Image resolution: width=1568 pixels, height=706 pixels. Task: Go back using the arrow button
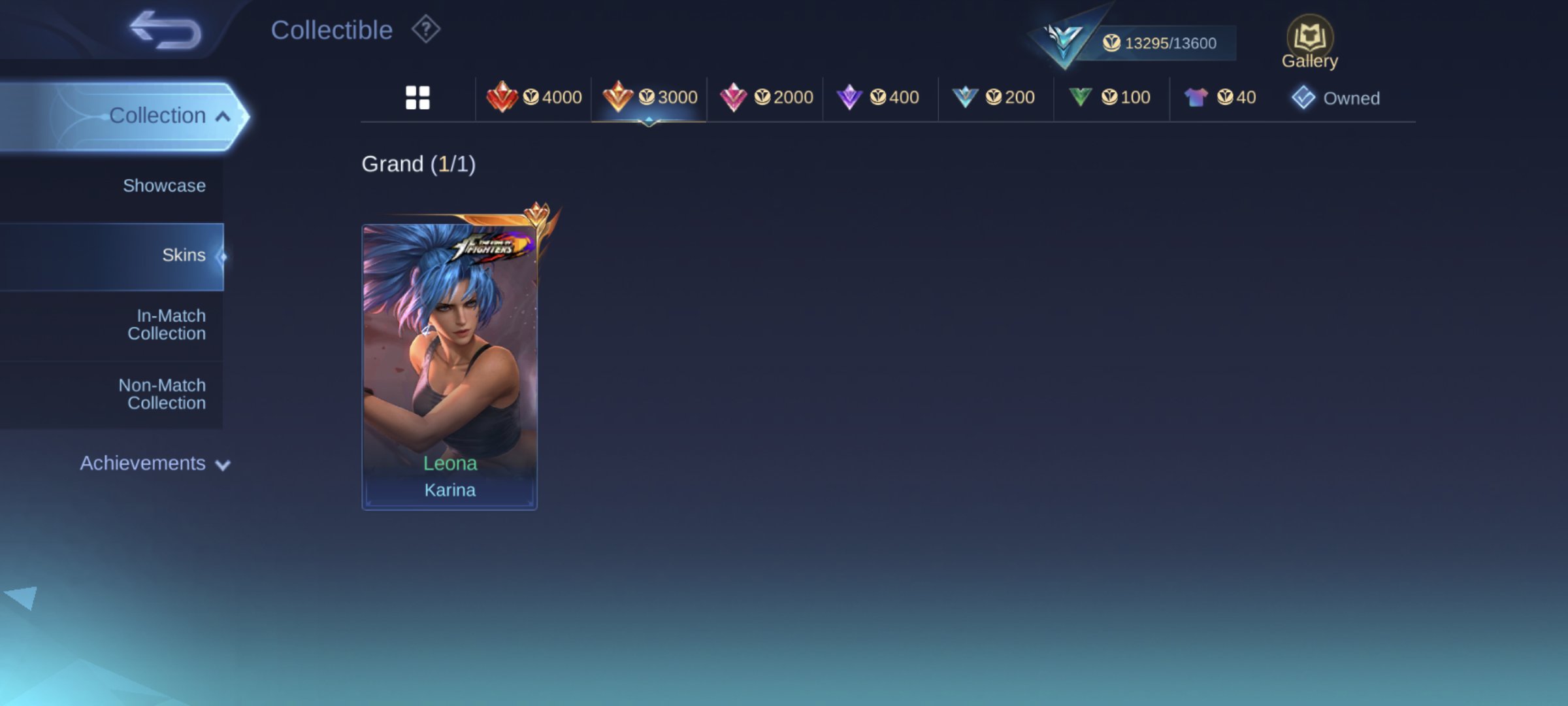165,30
